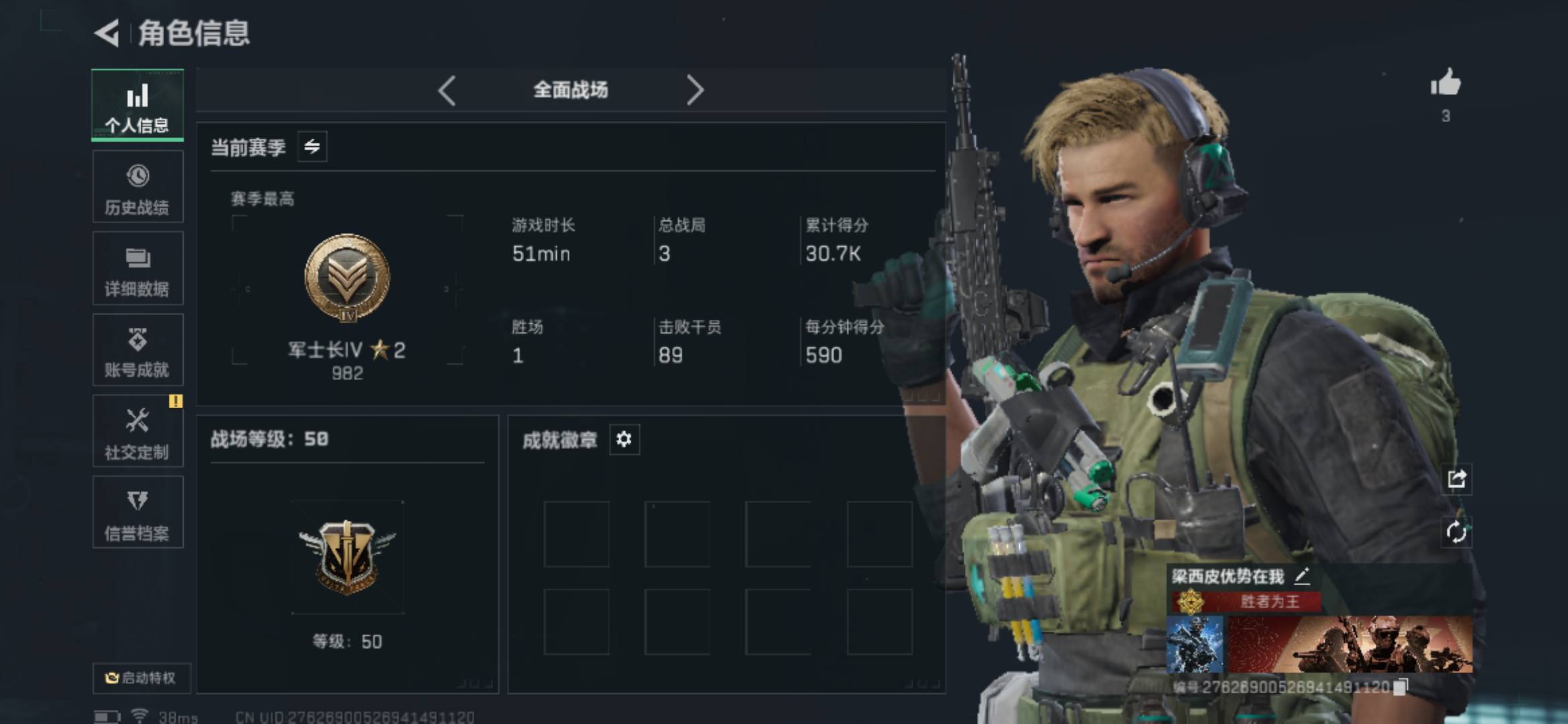Open the 社交定制 tab

137,432
